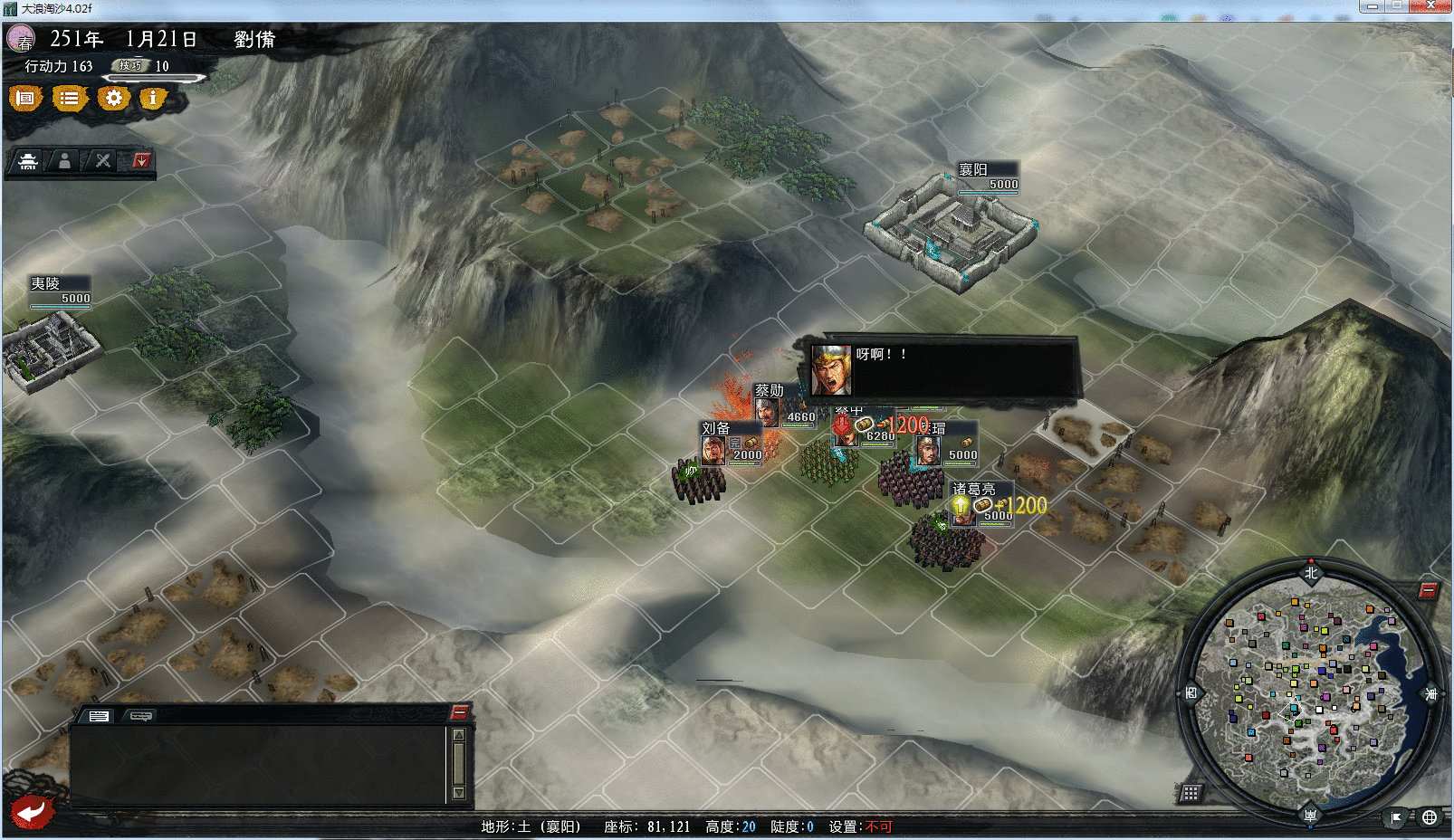The image size is (1454, 840).
Task: Click the red end-turn arrow button
Action: coord(32,811)
